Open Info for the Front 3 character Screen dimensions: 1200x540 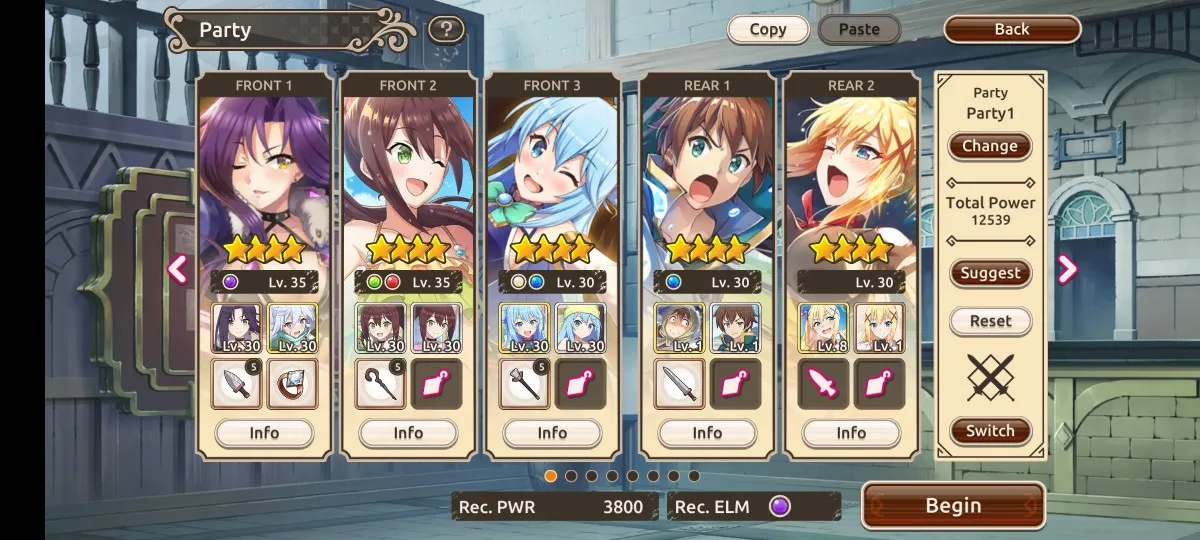pos(552,433)
